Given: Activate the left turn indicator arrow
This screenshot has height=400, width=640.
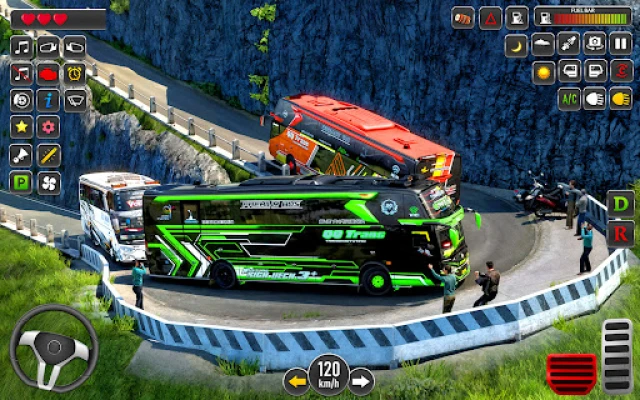Looking at the screenshot, I should (297, 381).
